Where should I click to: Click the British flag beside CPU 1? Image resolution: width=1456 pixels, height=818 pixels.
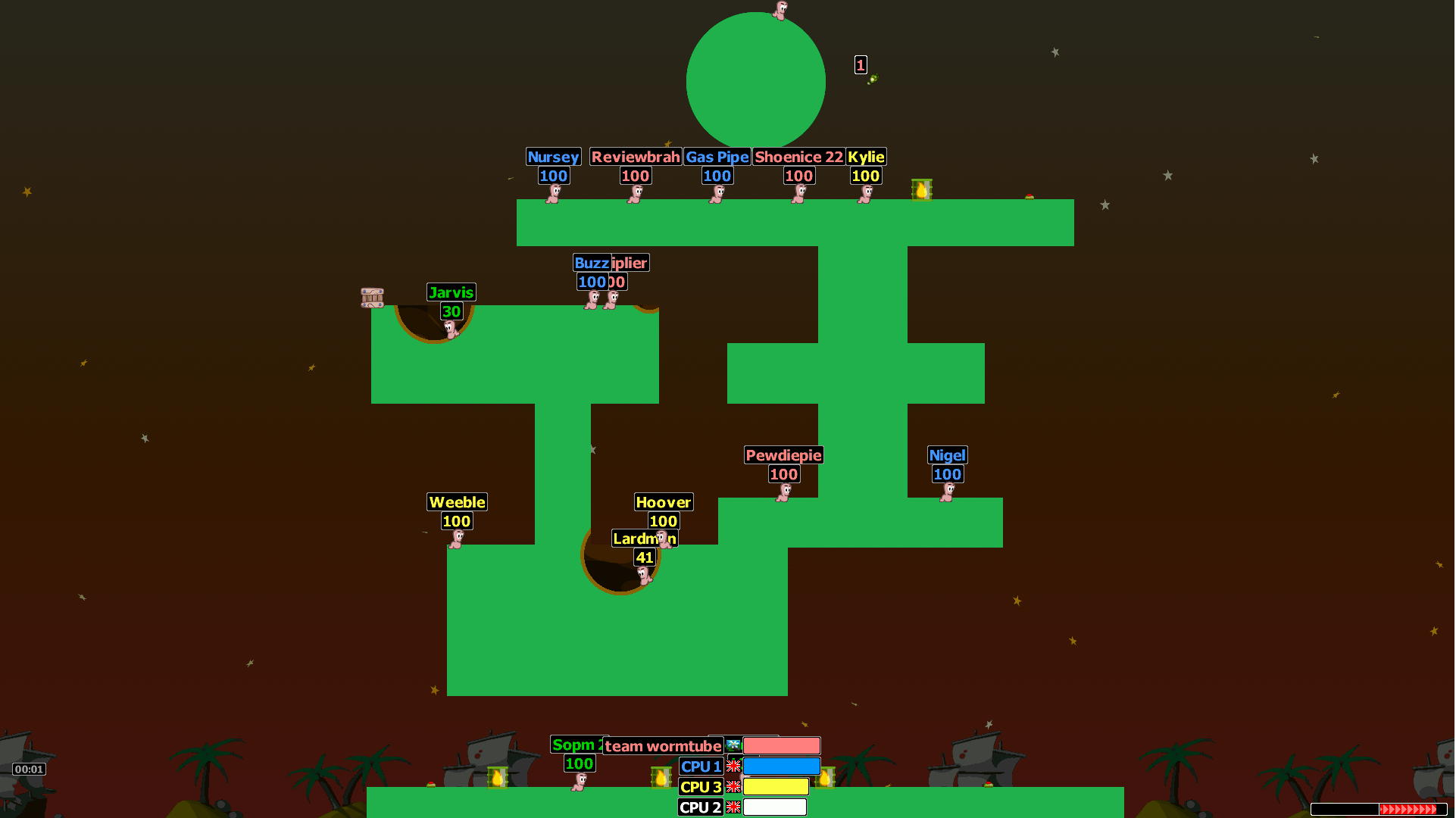733,766
